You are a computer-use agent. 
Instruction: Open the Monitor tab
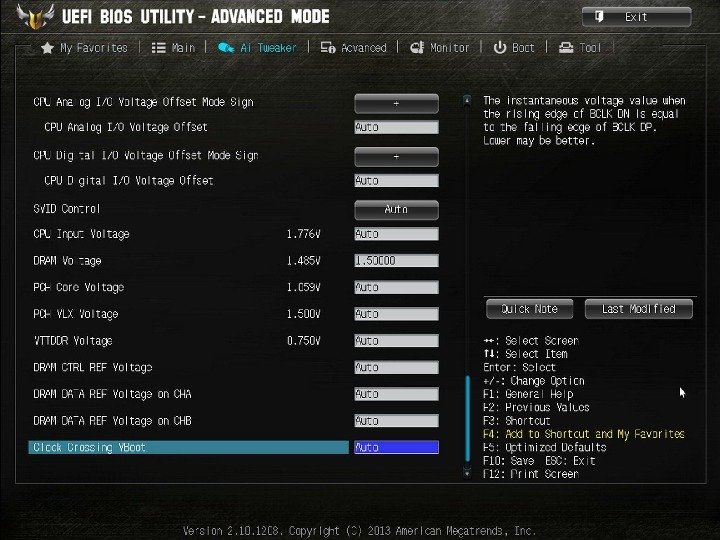pos(440,47)
